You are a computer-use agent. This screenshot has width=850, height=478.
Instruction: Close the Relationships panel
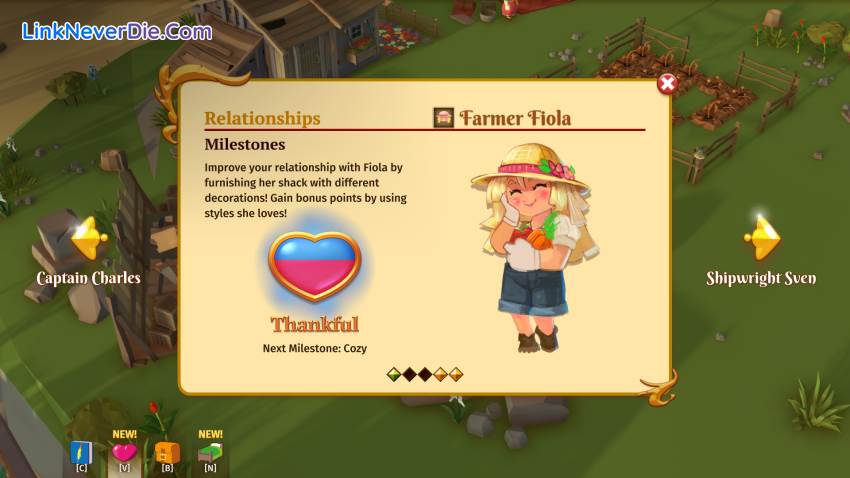tap(667, 83)
